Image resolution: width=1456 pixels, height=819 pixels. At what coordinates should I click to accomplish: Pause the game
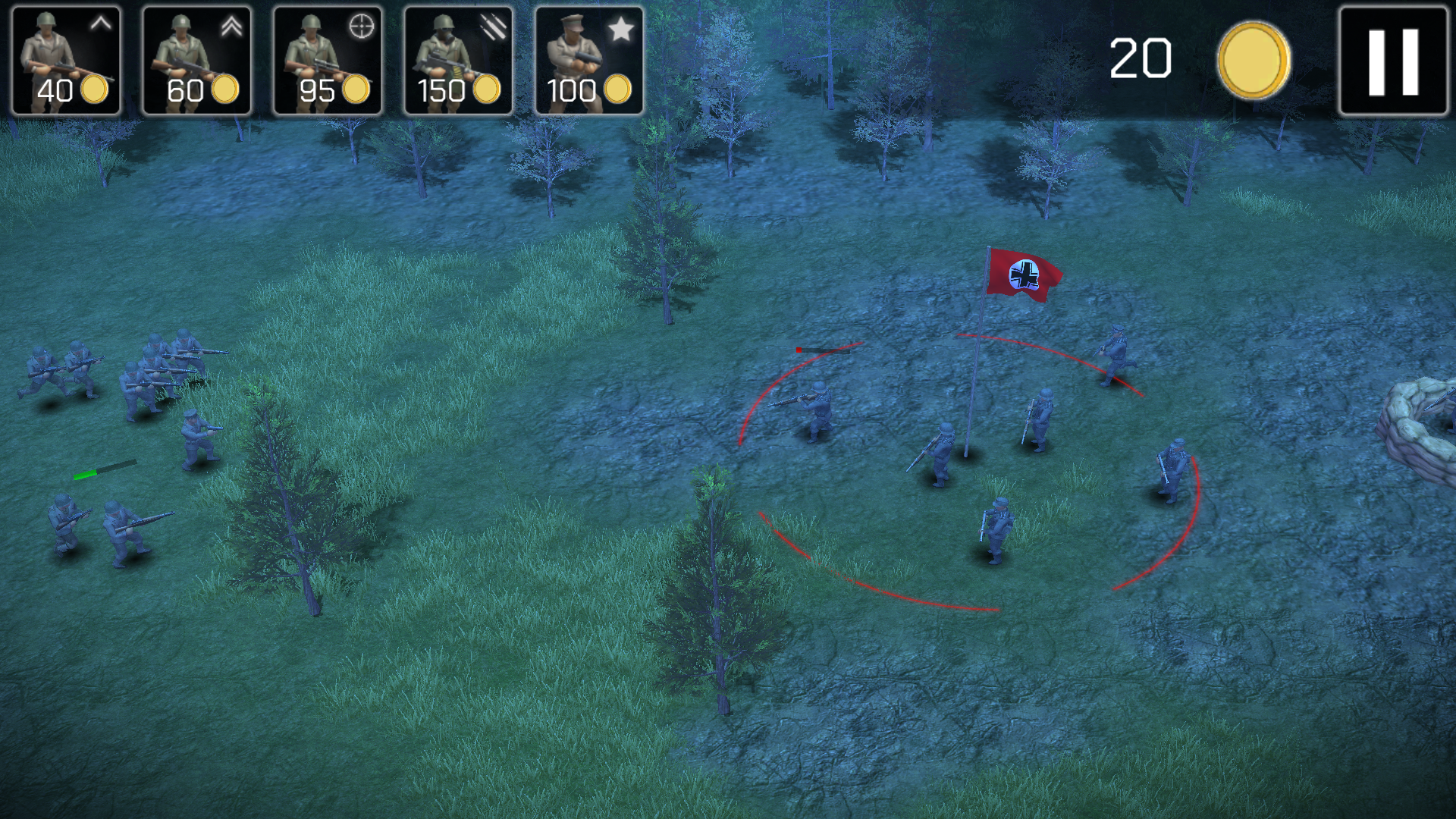[x=1393, y=61]
